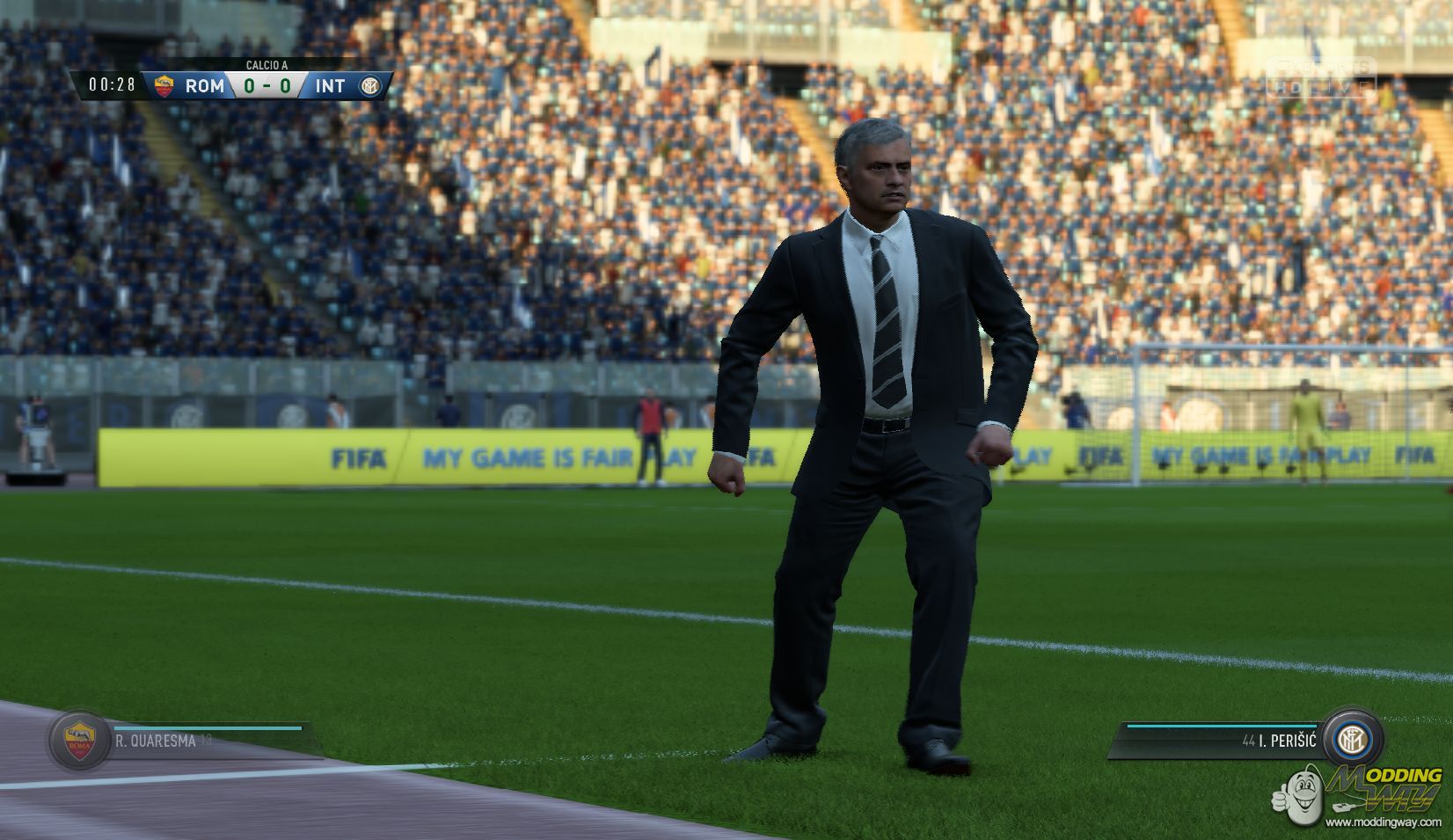Open the moddingway.com watermark link
1453x840 pixels.
coord(1384,822)
